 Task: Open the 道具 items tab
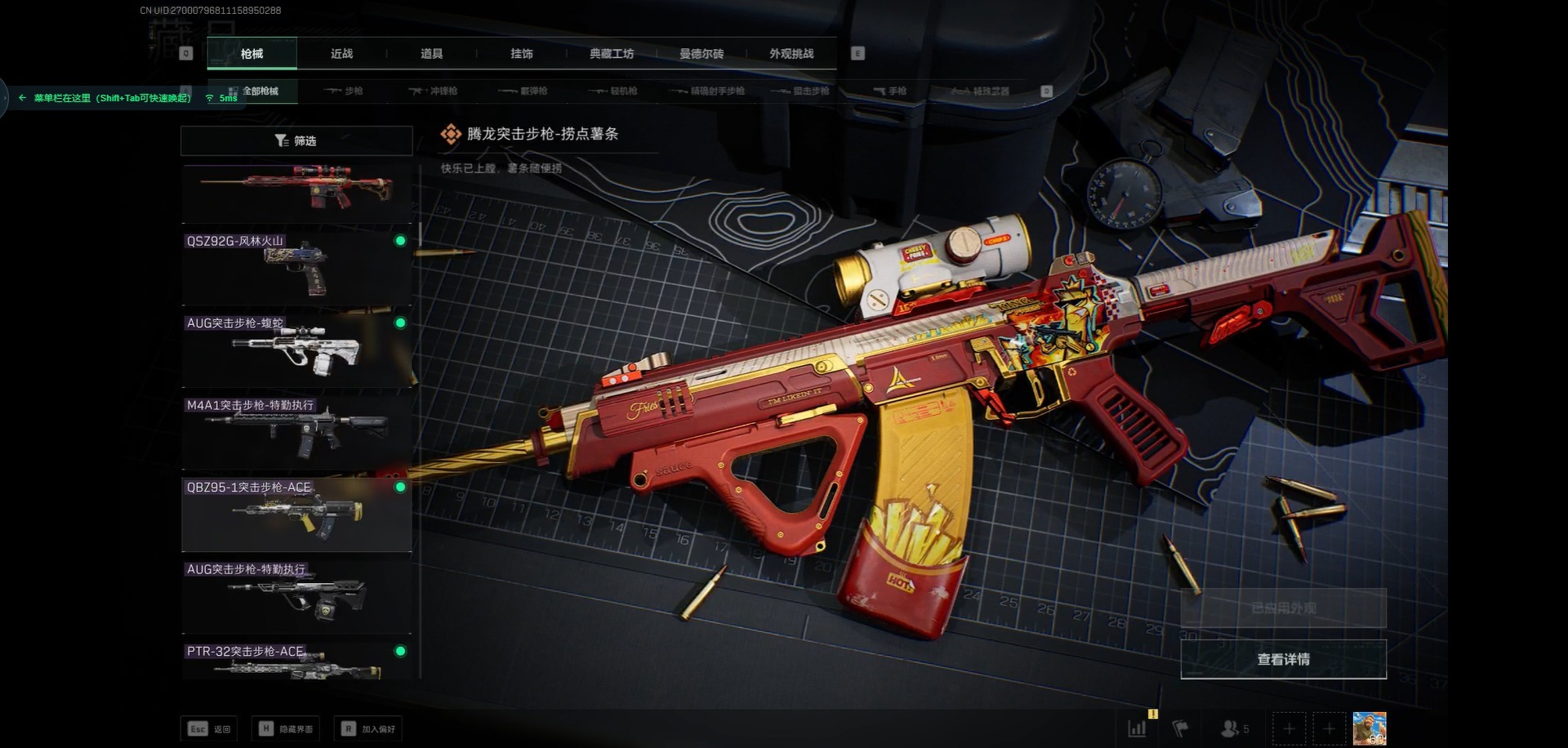click(431, 54)
